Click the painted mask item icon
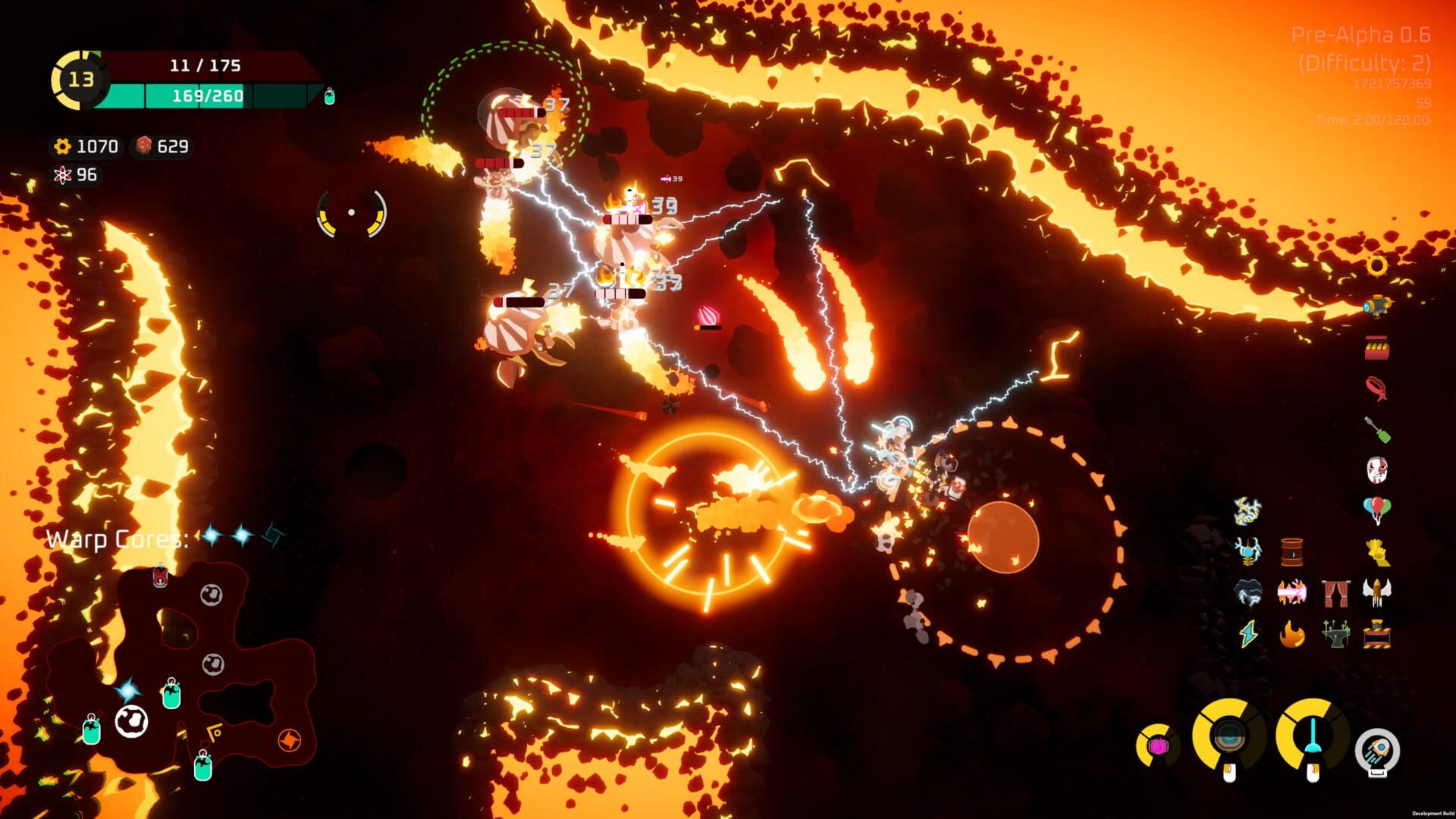The height and width of the screenshot is (819, 1456). [1378, 469]
